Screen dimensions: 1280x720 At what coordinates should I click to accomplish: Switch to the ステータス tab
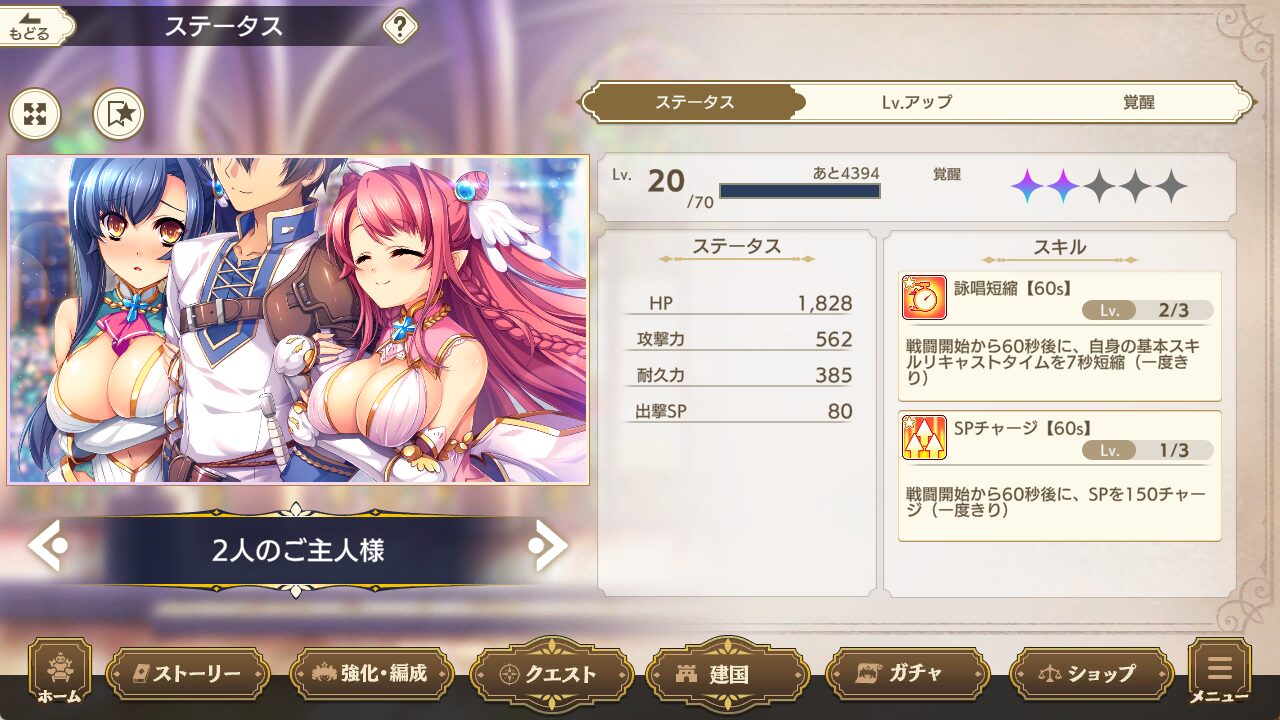pyautogui.click(x=694, y=102)
